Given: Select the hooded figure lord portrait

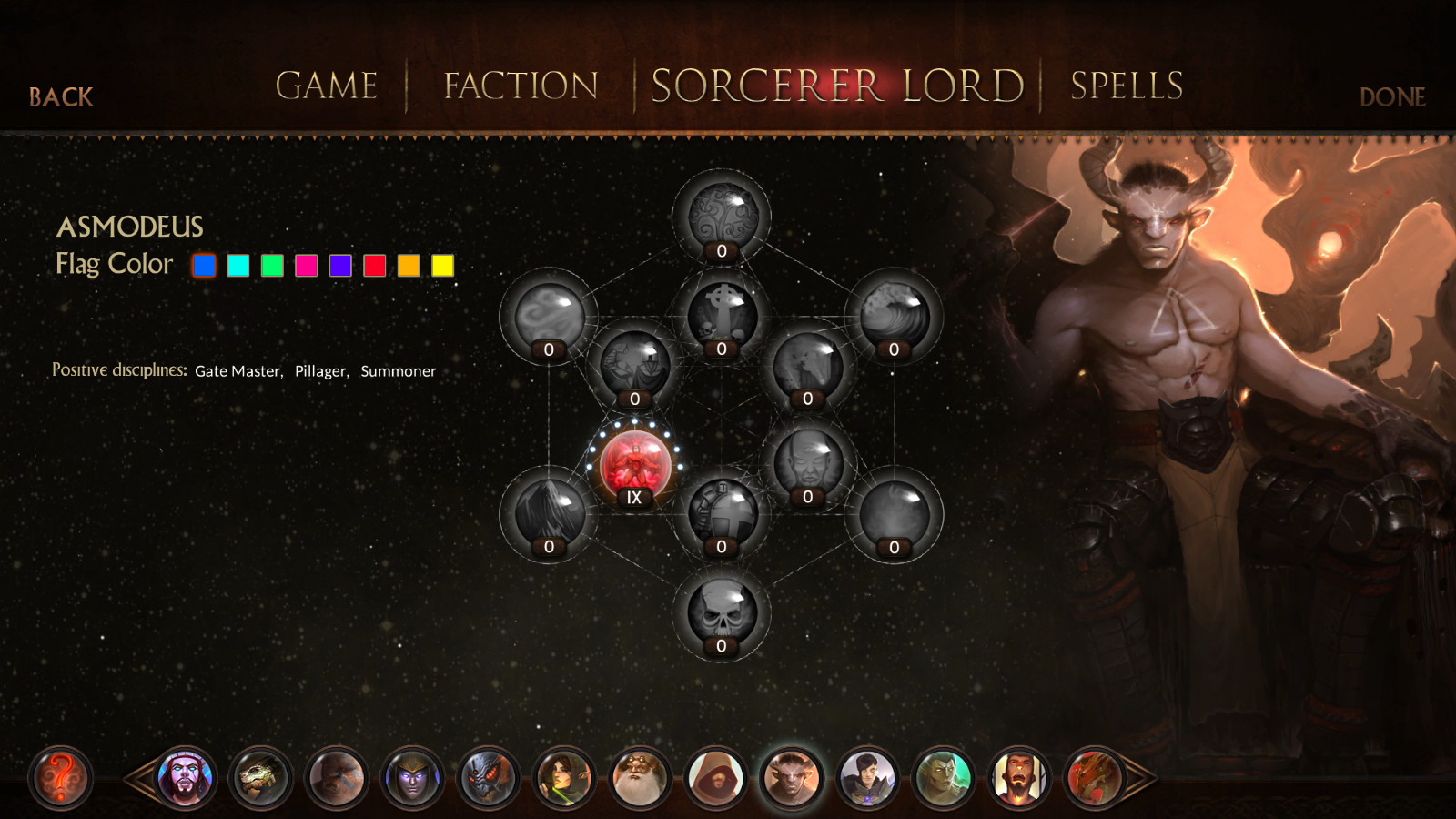Looking at the screenshot, I should 716,776.
